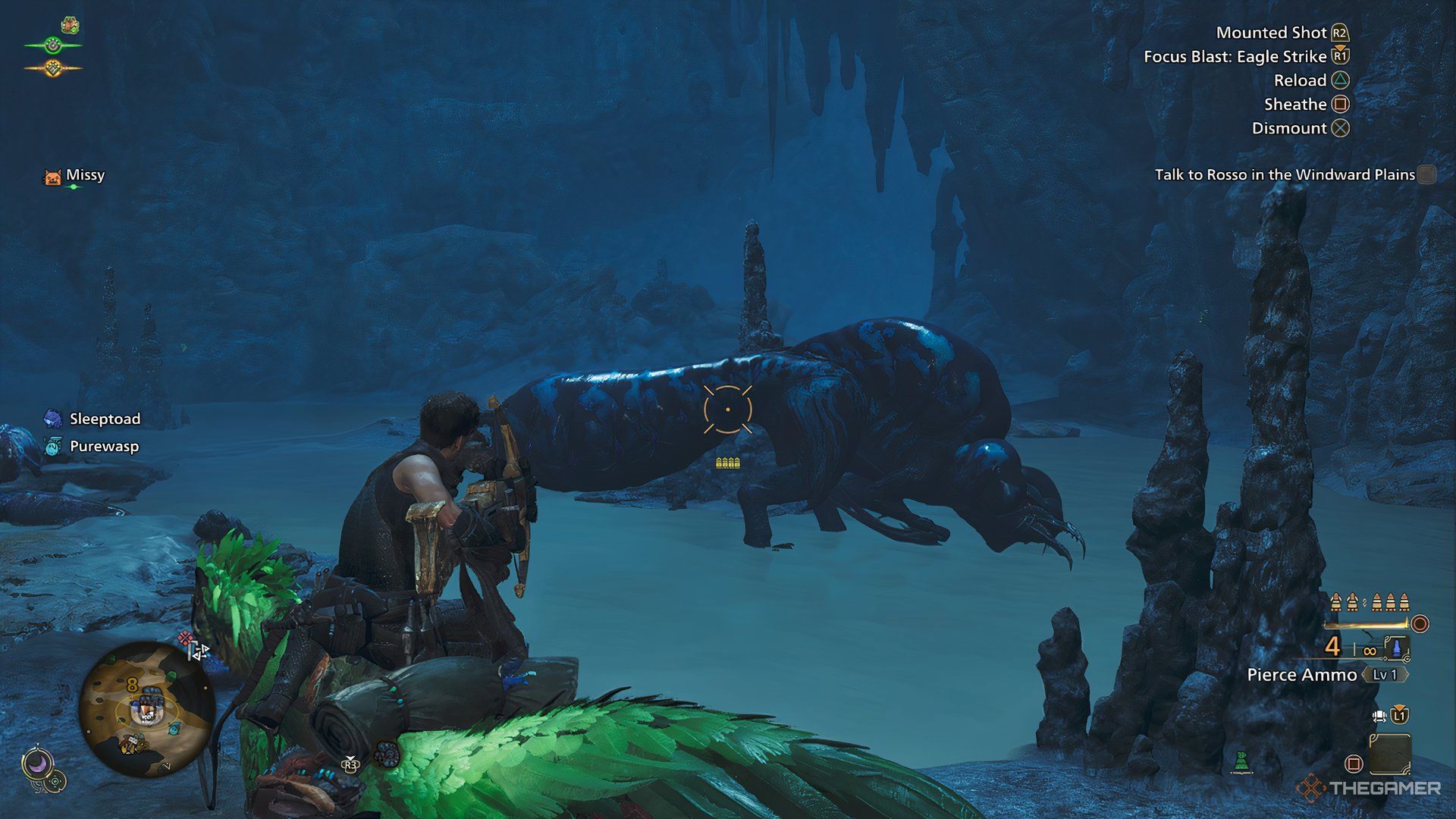Select Missy's palico portrait icon
This screenshot has width=1456, height=819.
pyautogui.click(x=52, y=175)
